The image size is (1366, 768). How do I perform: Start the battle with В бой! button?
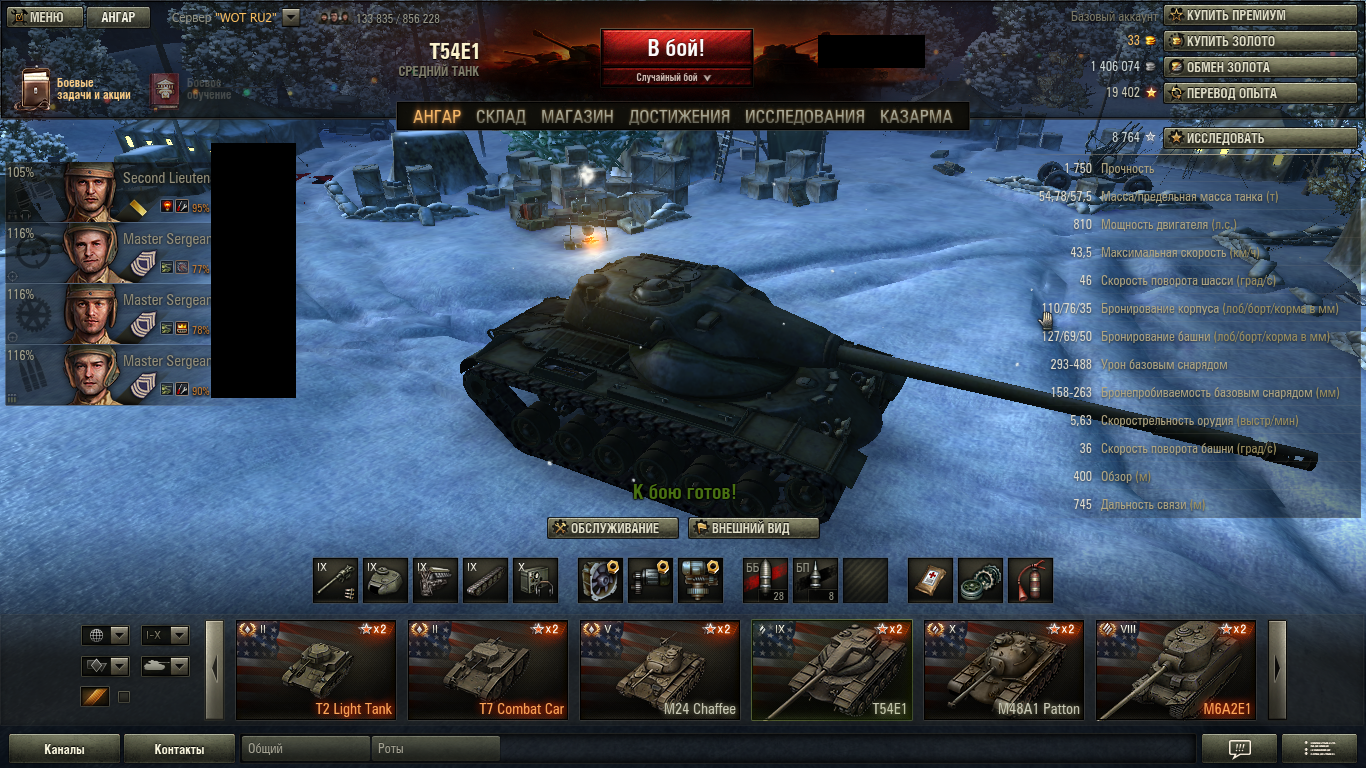tap(676, 48)
